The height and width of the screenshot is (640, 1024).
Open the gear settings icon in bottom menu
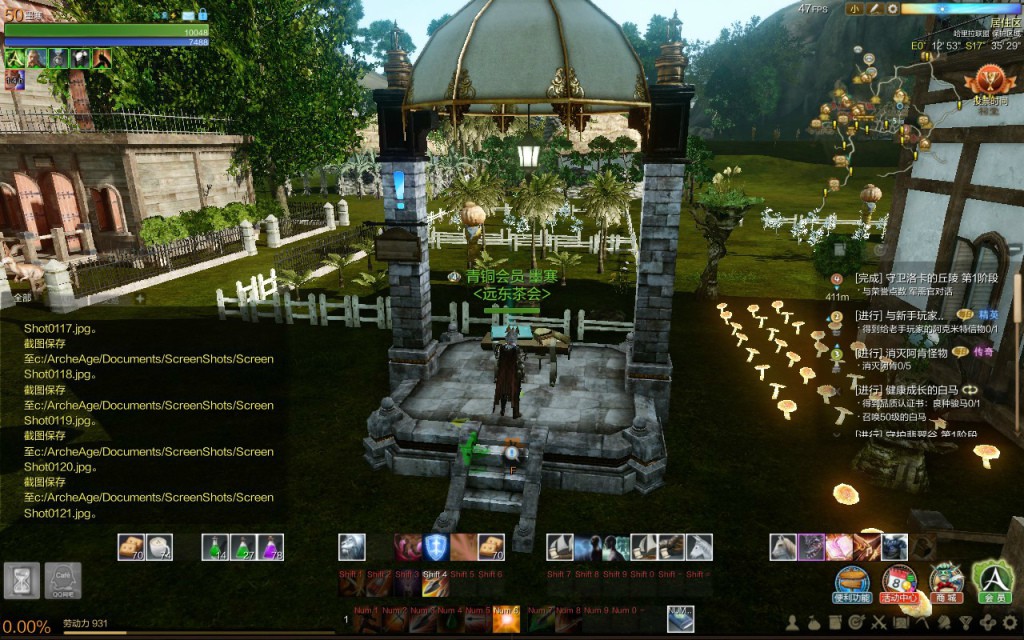tap(1010, 622)
